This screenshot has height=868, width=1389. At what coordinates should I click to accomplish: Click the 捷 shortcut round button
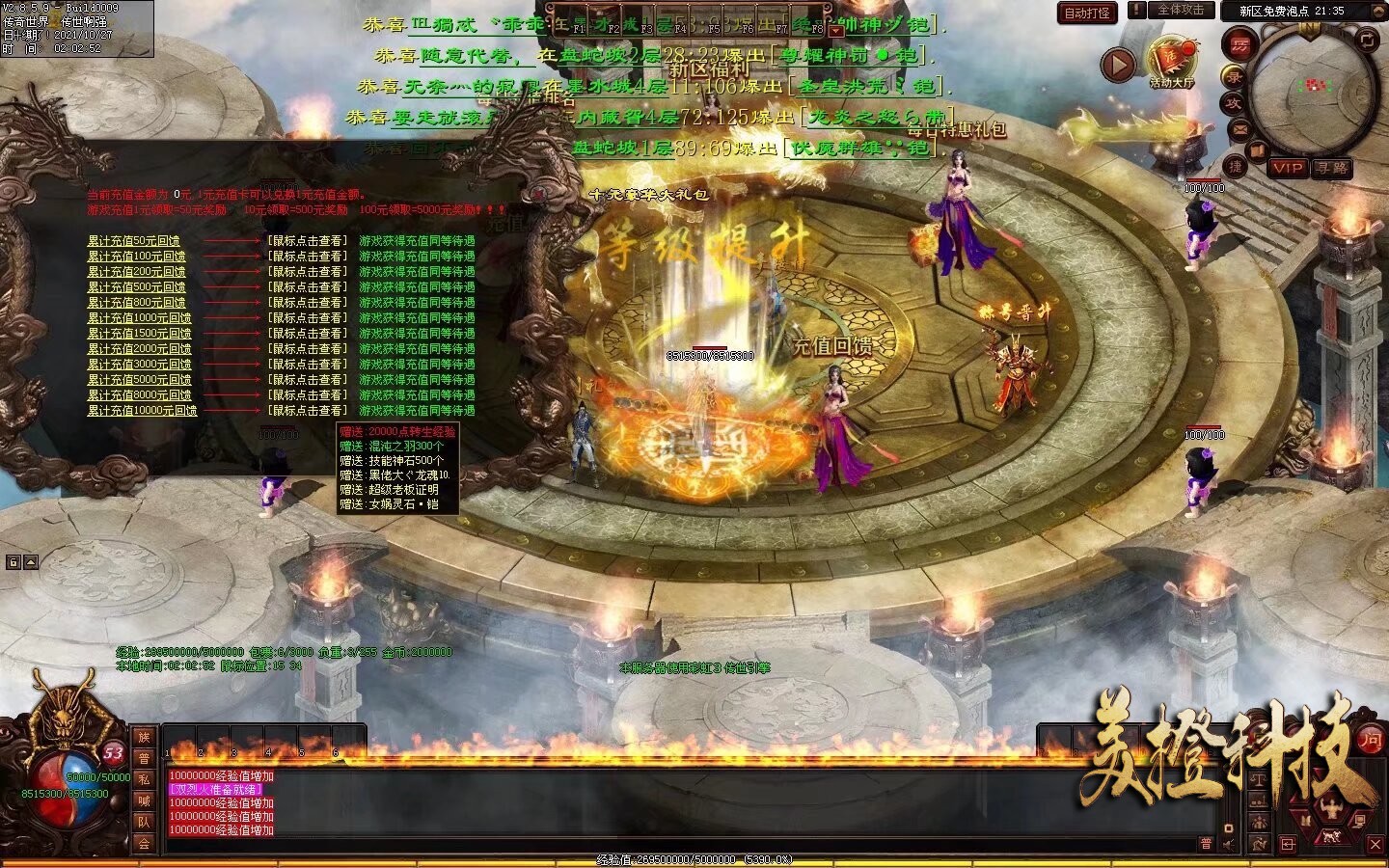[x=1236, y=166]
